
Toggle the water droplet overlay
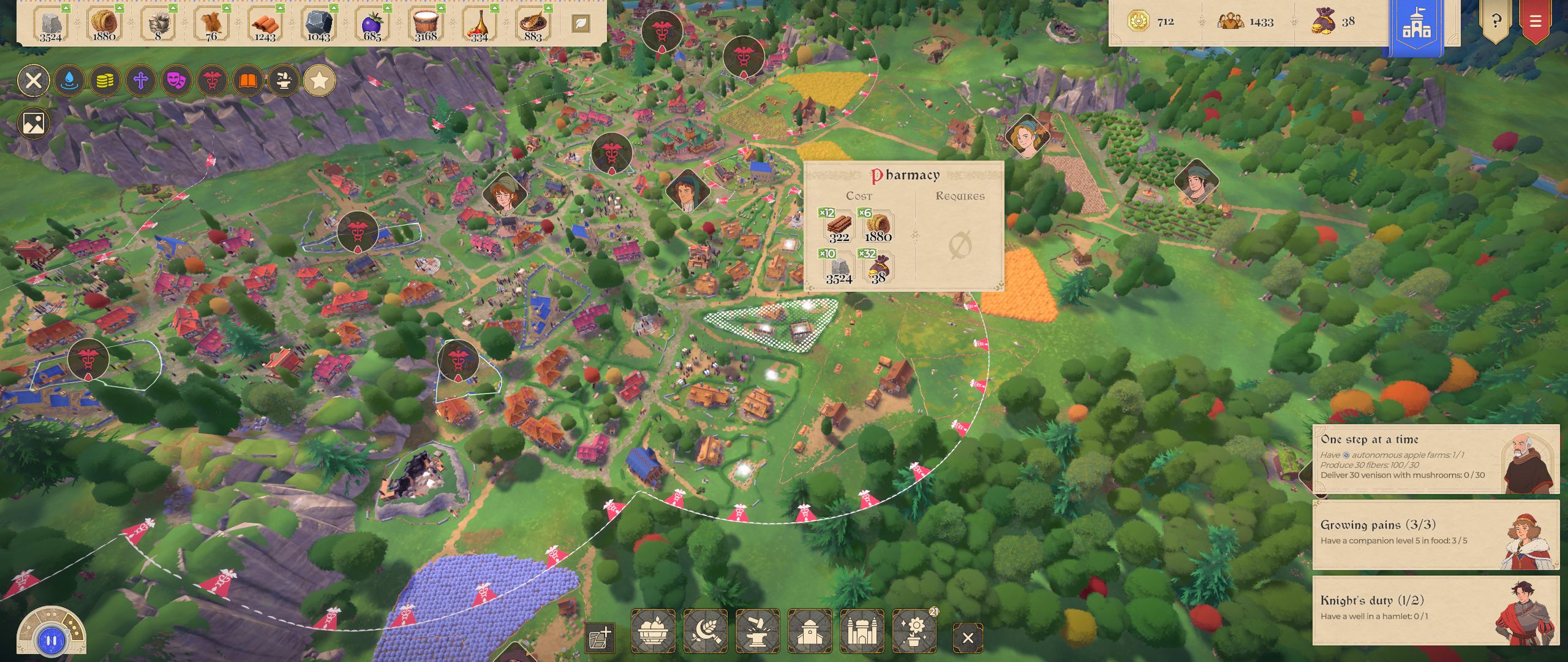[x=69, y=80]
